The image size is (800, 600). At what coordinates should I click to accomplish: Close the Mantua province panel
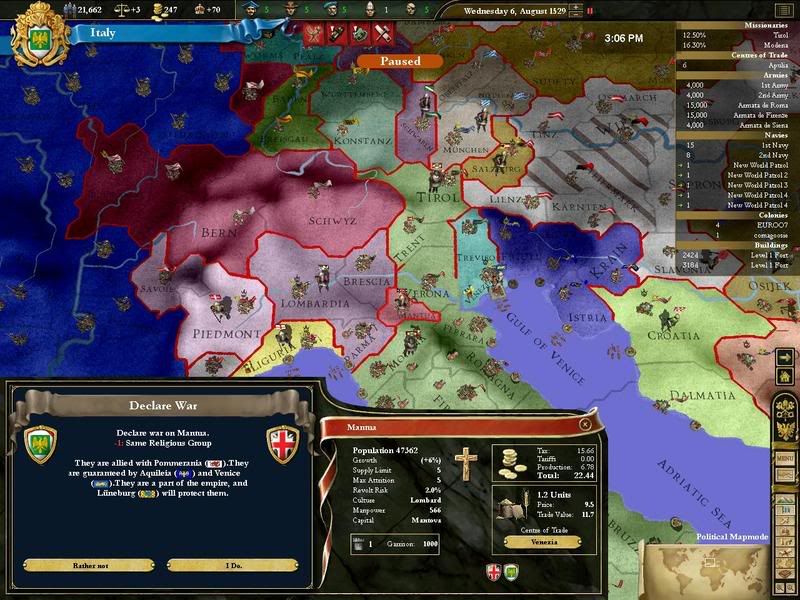[x=583, y=425]
